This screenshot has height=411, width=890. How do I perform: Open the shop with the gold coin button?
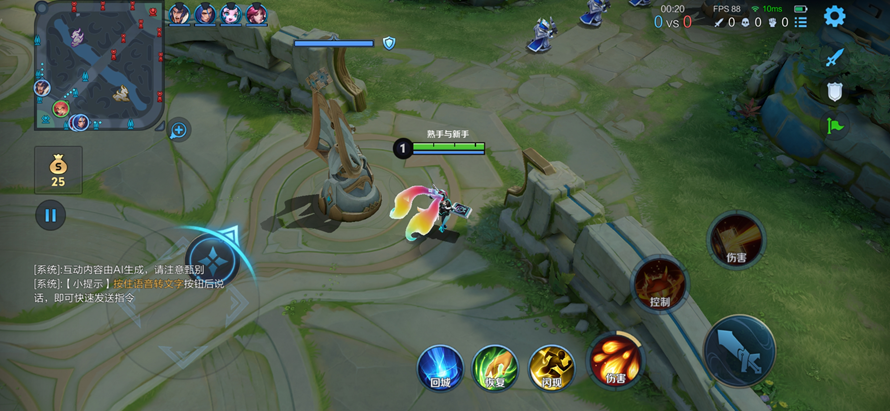click(58, 169)
